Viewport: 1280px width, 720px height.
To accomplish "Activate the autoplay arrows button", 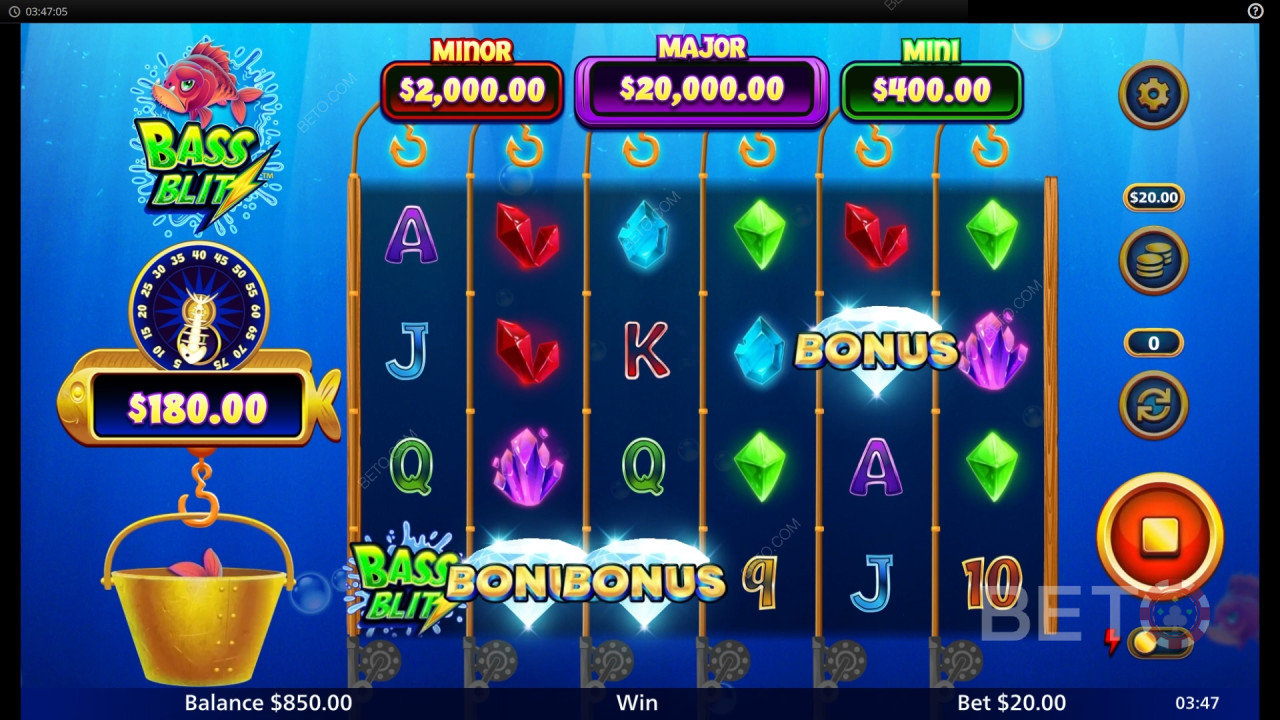I will [1153, 404].
